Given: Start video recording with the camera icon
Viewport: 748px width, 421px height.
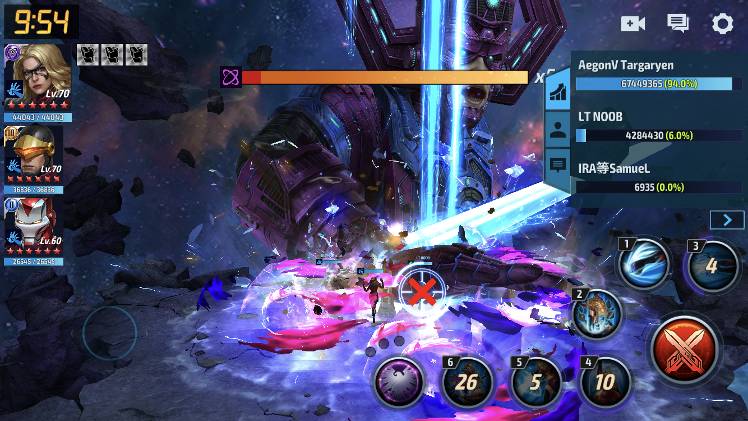Looking at the screenshot, I should (632, 24).
